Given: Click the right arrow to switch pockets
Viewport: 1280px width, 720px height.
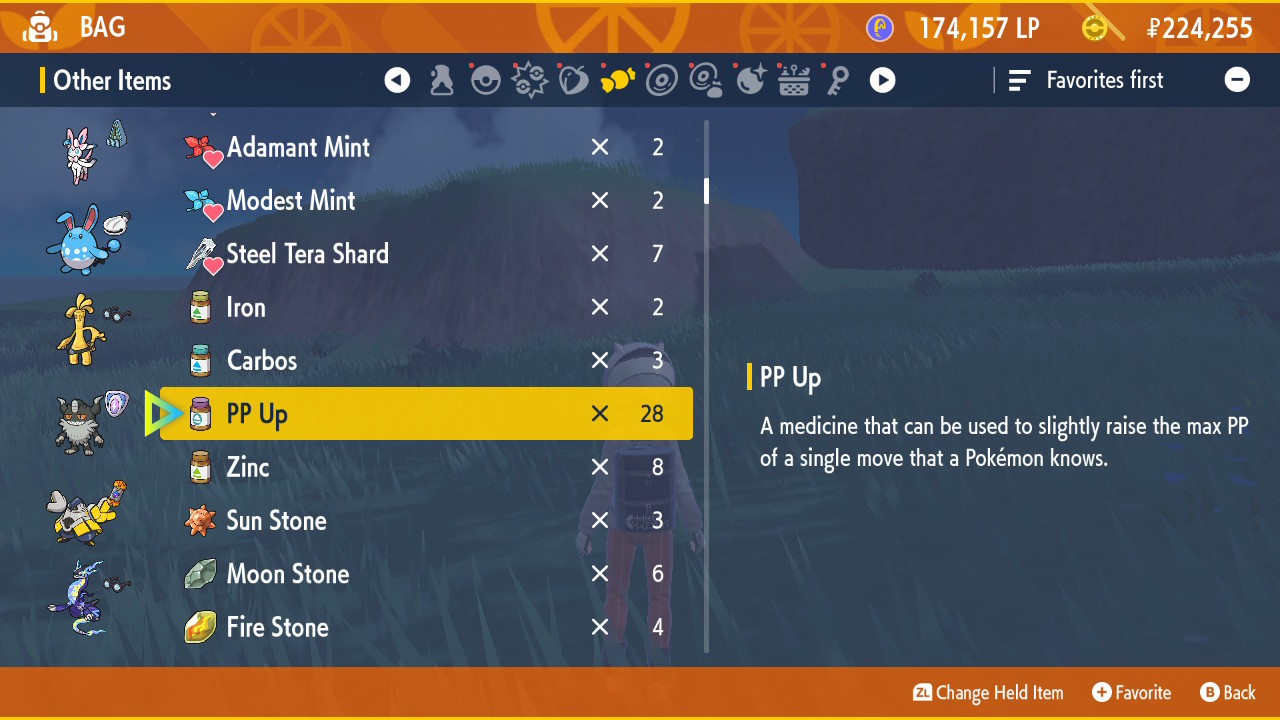Looking at the screenshot, I should [x=882, y=80].
